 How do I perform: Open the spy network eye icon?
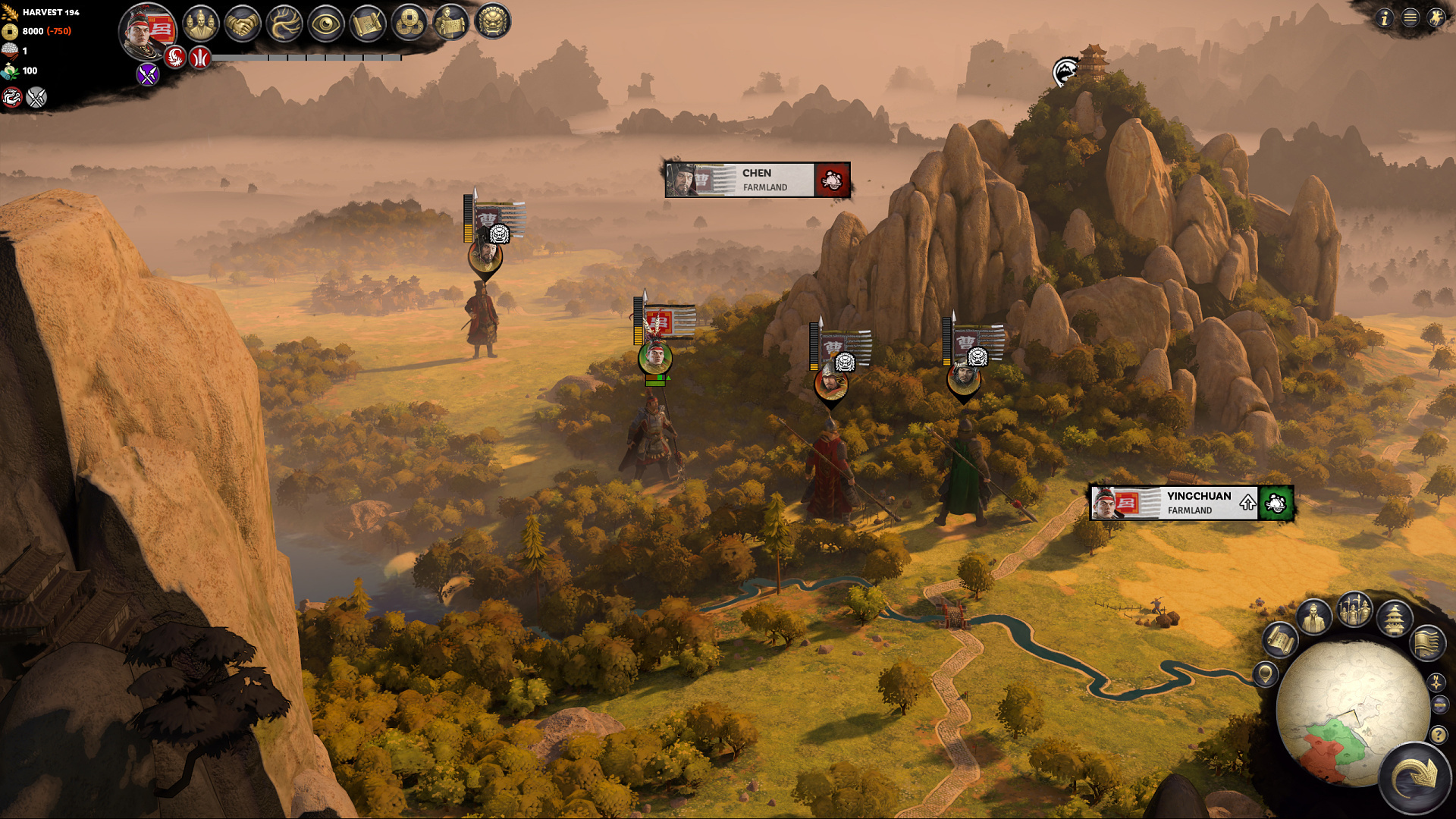click(326, 24)
